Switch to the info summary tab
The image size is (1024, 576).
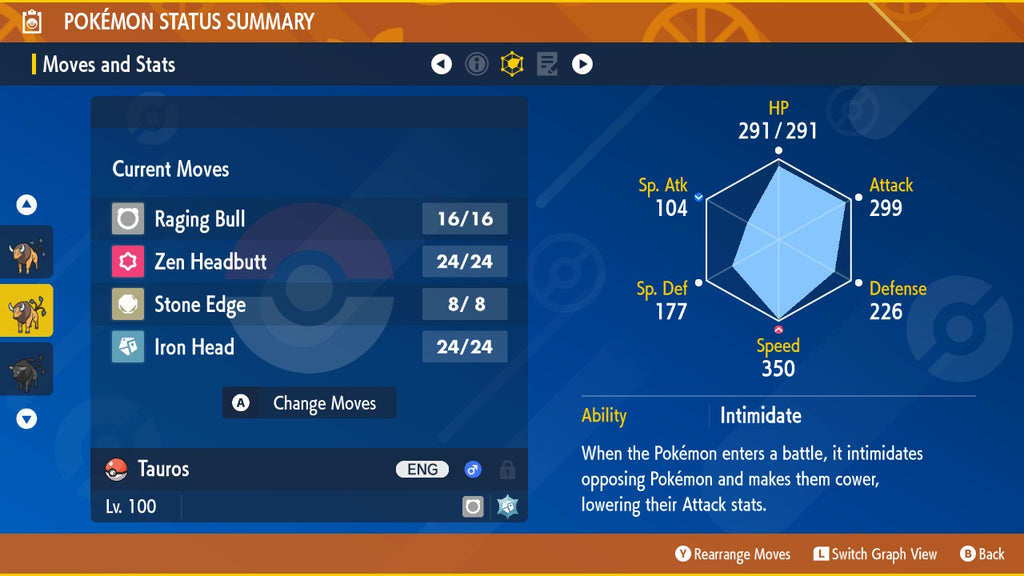(477, 65)
